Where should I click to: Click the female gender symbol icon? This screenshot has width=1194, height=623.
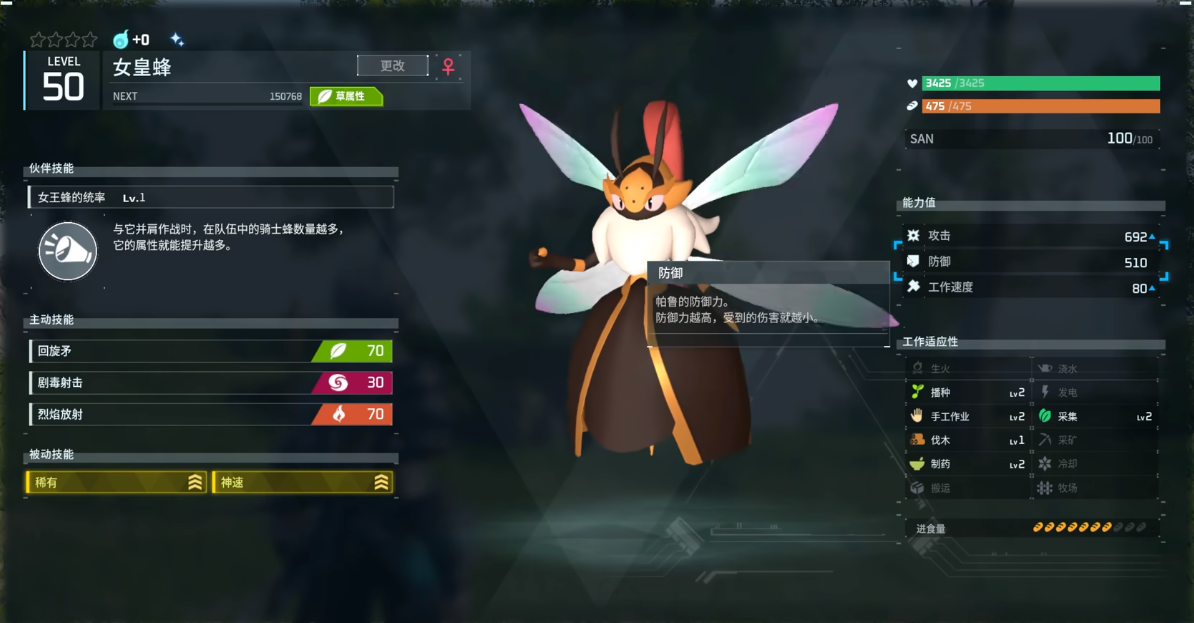click(449, 66)
